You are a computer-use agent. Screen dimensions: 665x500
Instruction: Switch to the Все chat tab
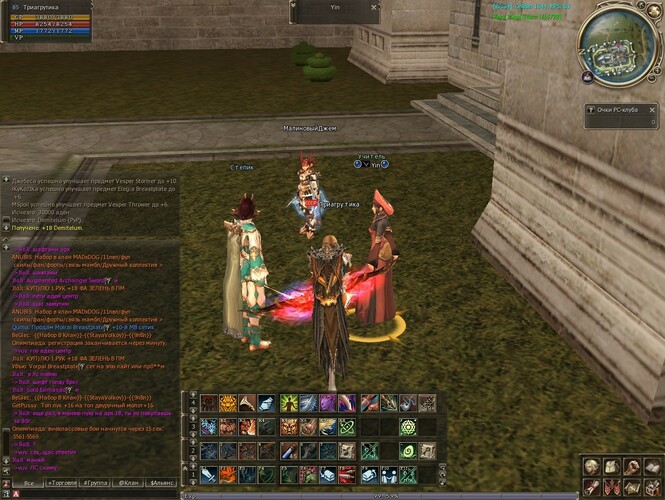(28, 483)
